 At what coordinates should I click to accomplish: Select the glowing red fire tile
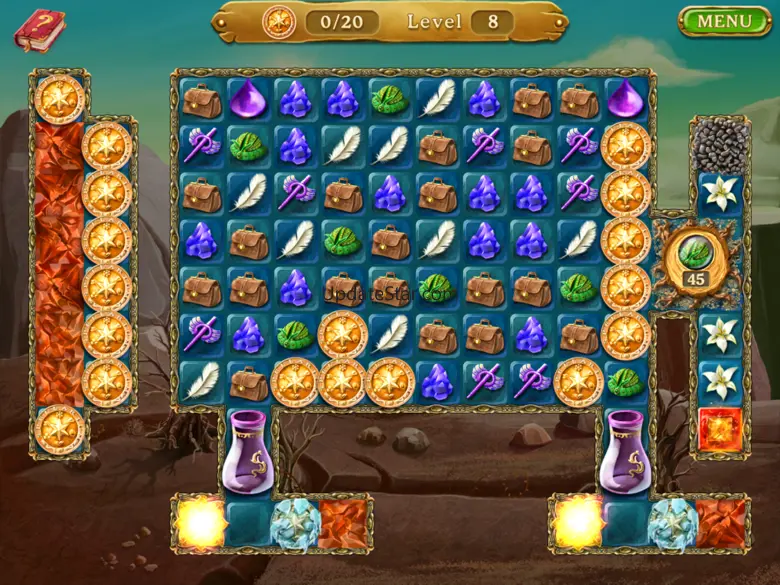pos(719,428)
